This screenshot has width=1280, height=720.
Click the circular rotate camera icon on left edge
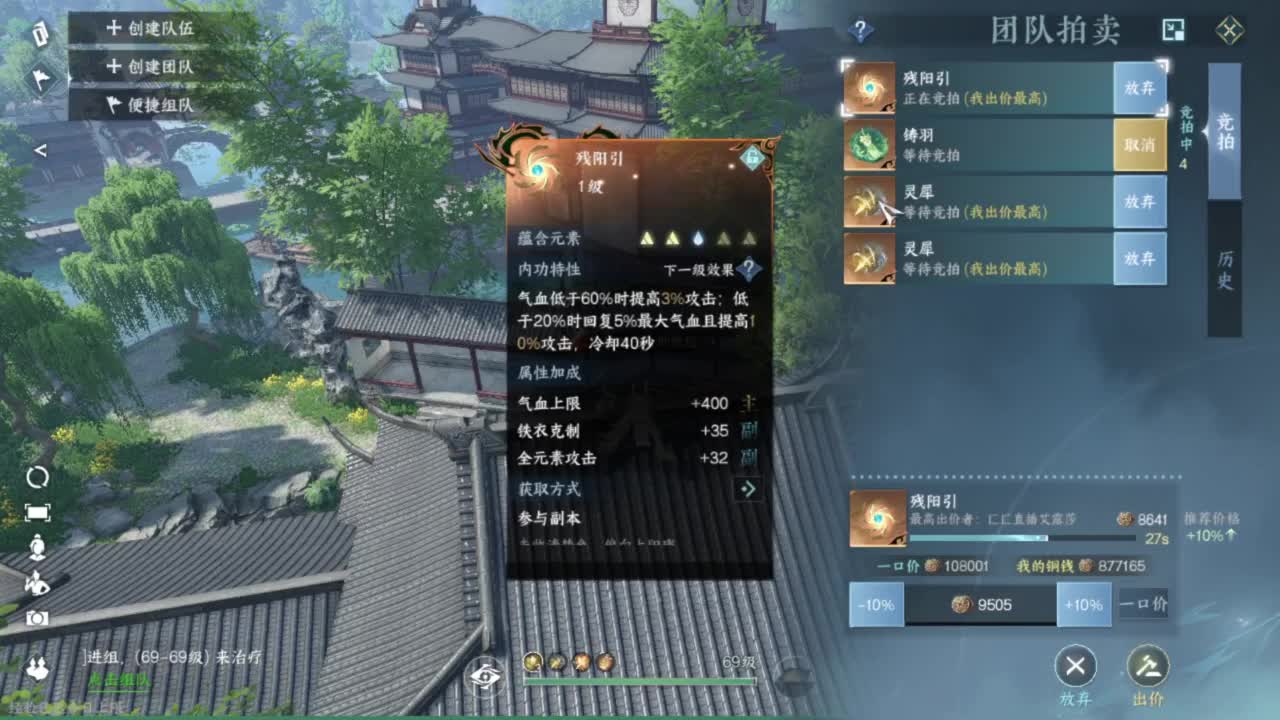point(38,477)
